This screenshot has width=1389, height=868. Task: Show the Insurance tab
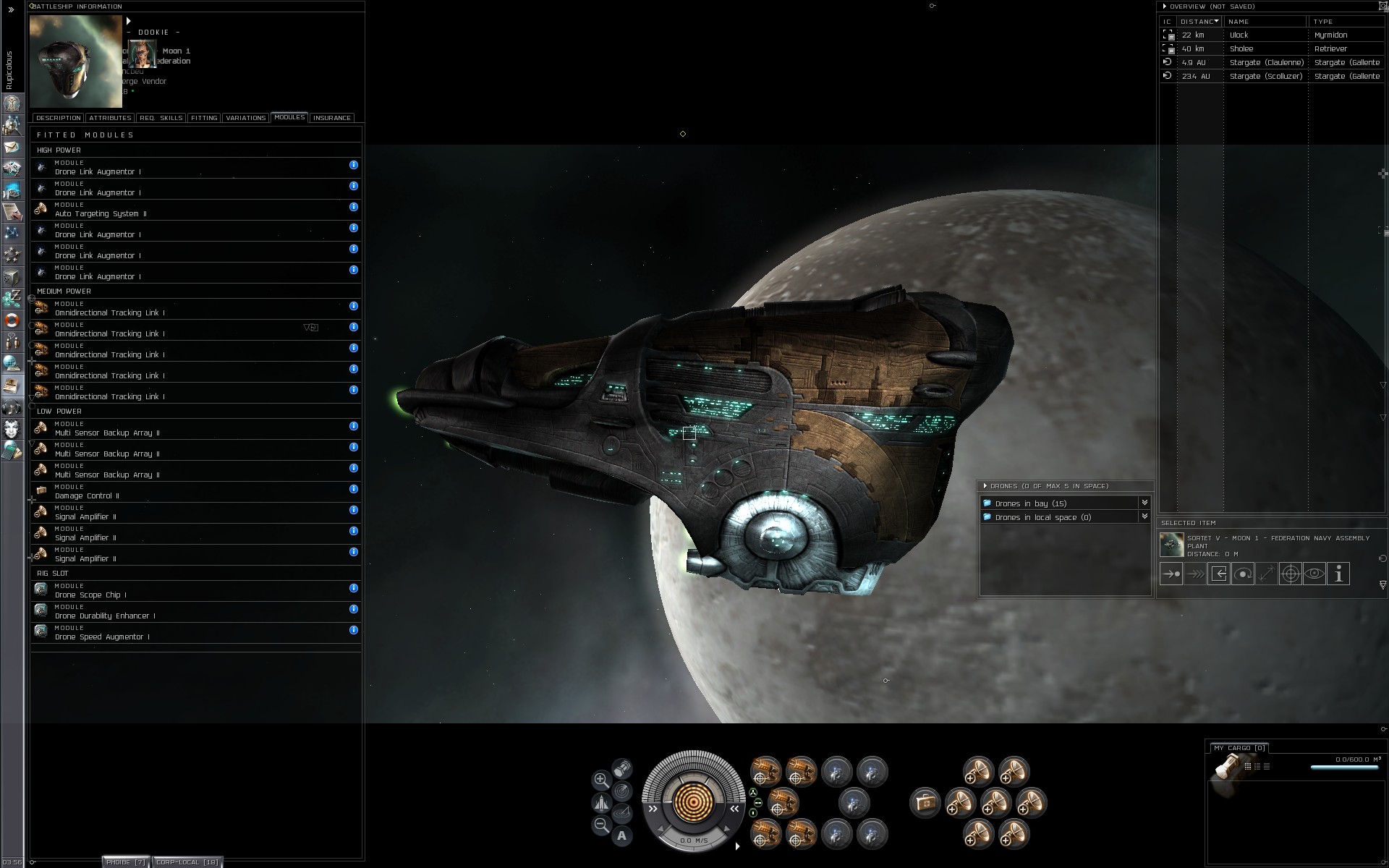tap(332, 118)
